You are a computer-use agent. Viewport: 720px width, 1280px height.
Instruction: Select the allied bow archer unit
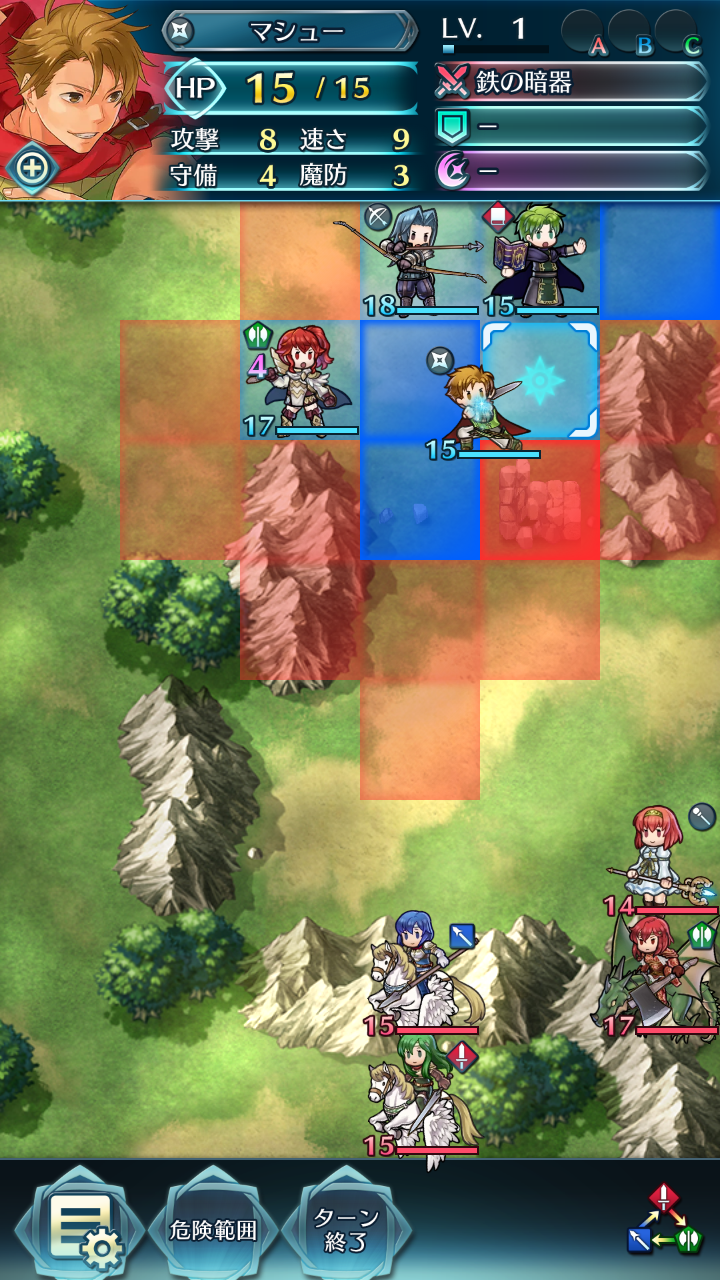pos(420,262)
